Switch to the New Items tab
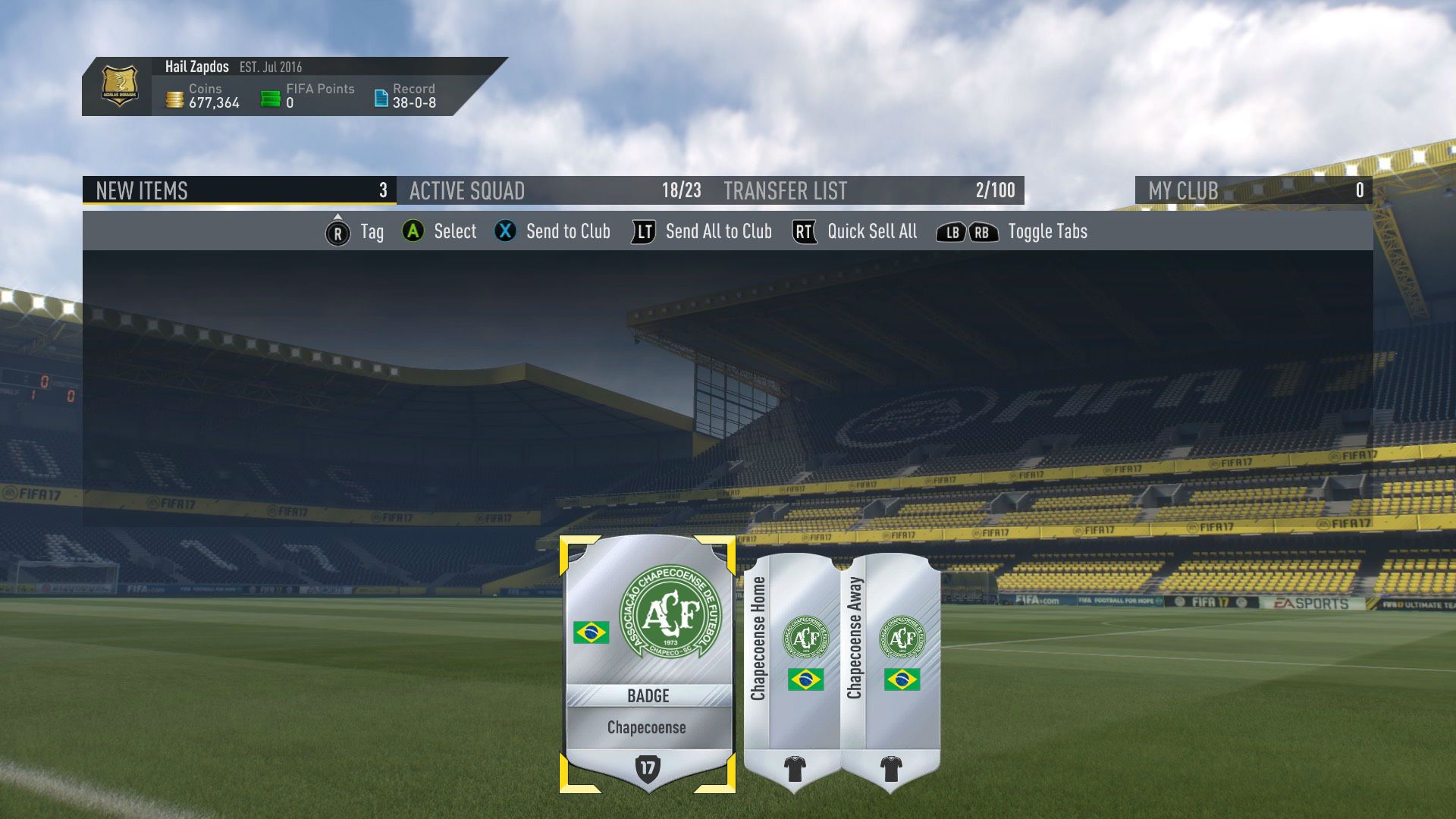This screenshot has width=1456, height=819. (x=240, y=190)
